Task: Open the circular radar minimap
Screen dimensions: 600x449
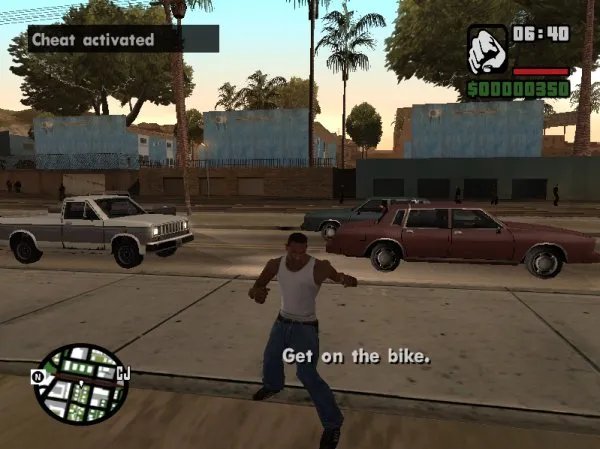Action: coord(81,384)
